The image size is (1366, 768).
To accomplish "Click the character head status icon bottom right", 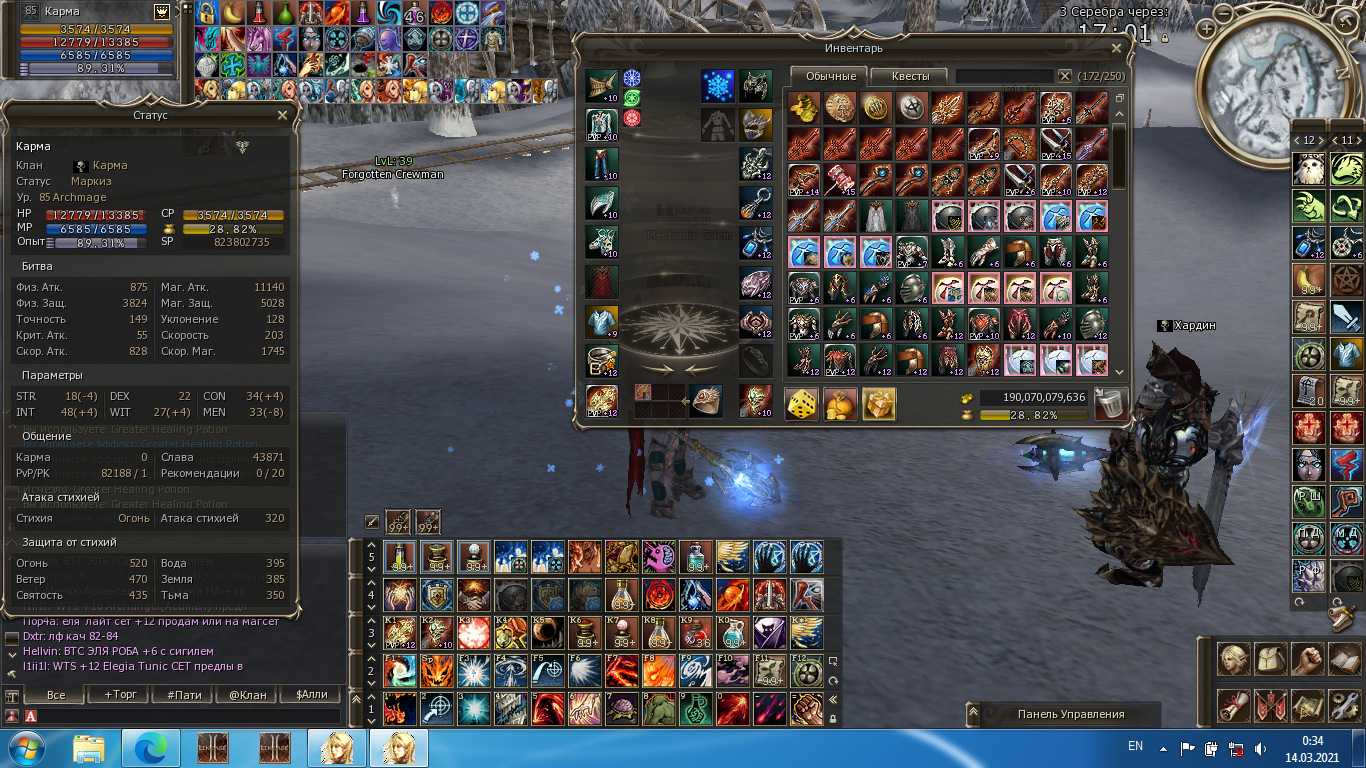I will coord(1234,659).
